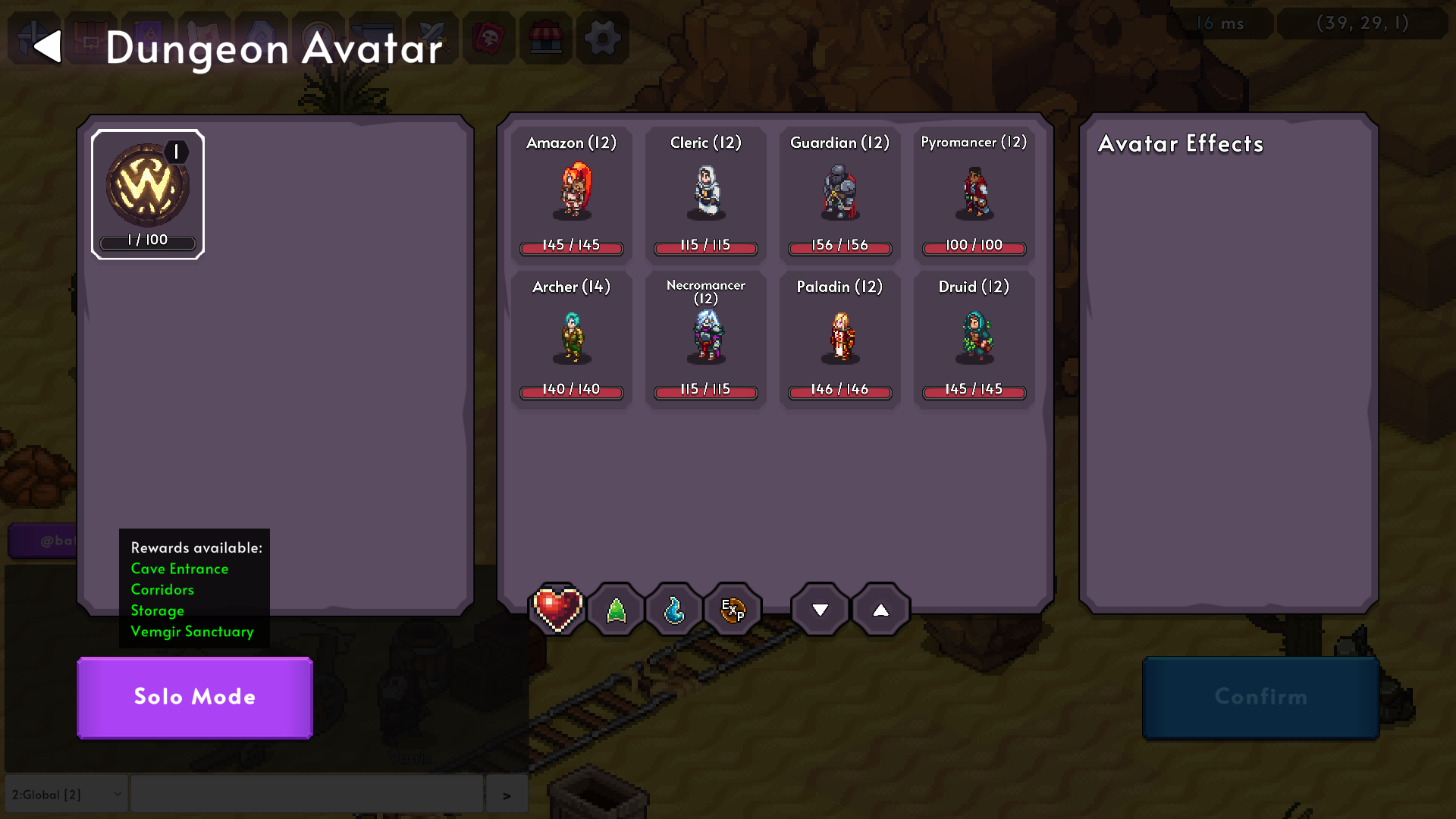
Task: Pick the Guardian (12) character card
Action: pos(839,193)
